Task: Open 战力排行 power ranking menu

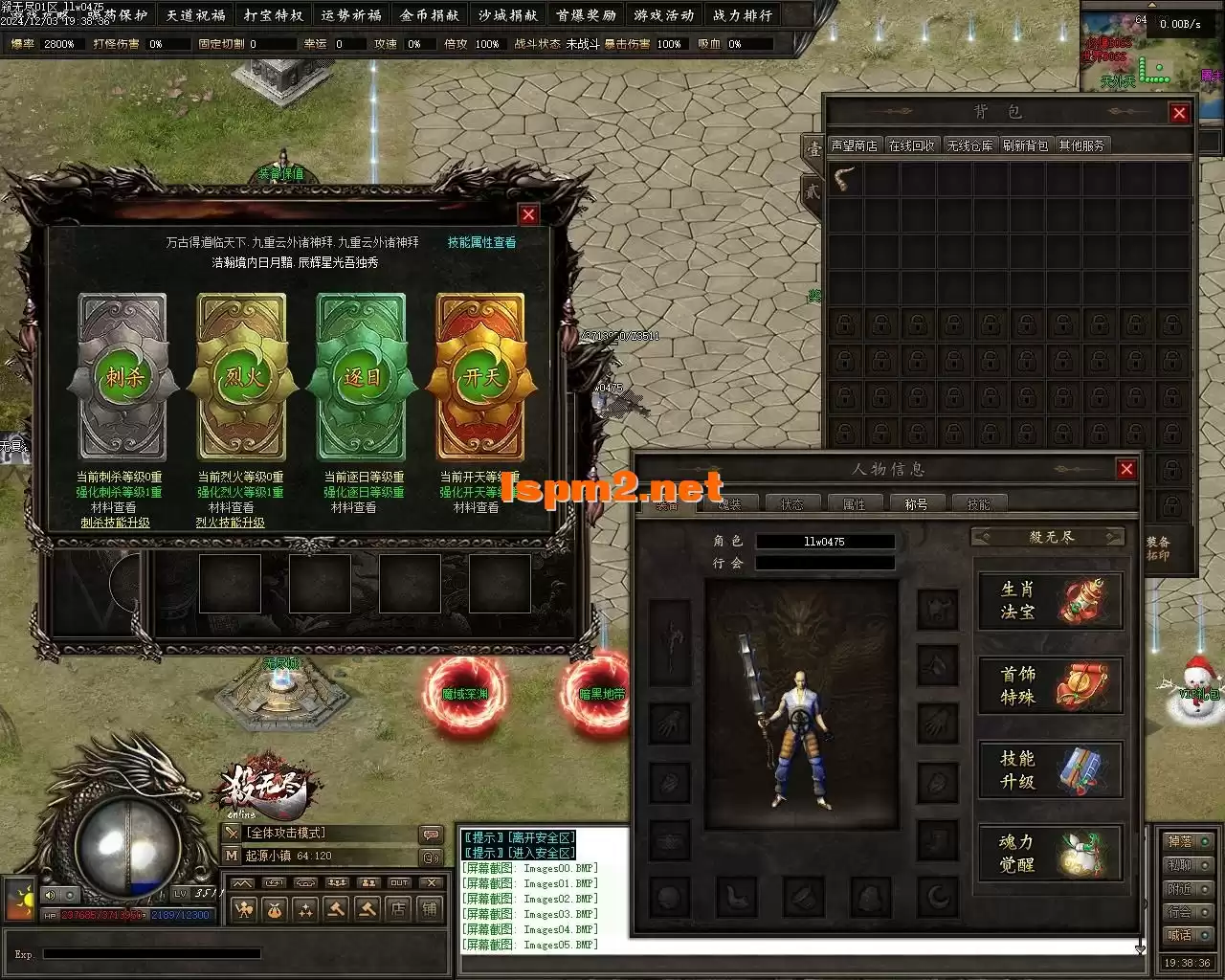Action: coord(743,15)
